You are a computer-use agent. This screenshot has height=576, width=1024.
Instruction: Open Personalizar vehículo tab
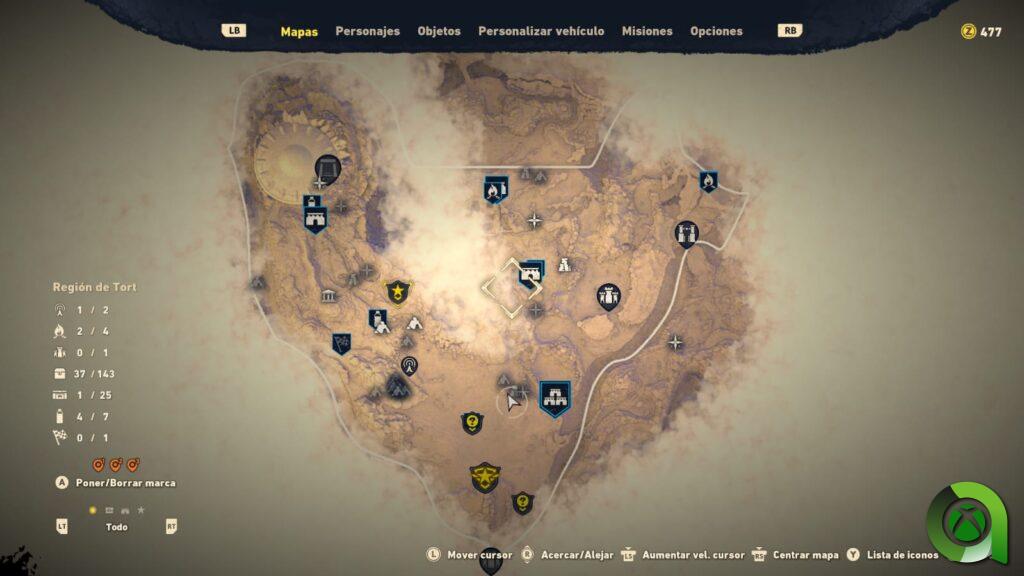coord(541,31)
